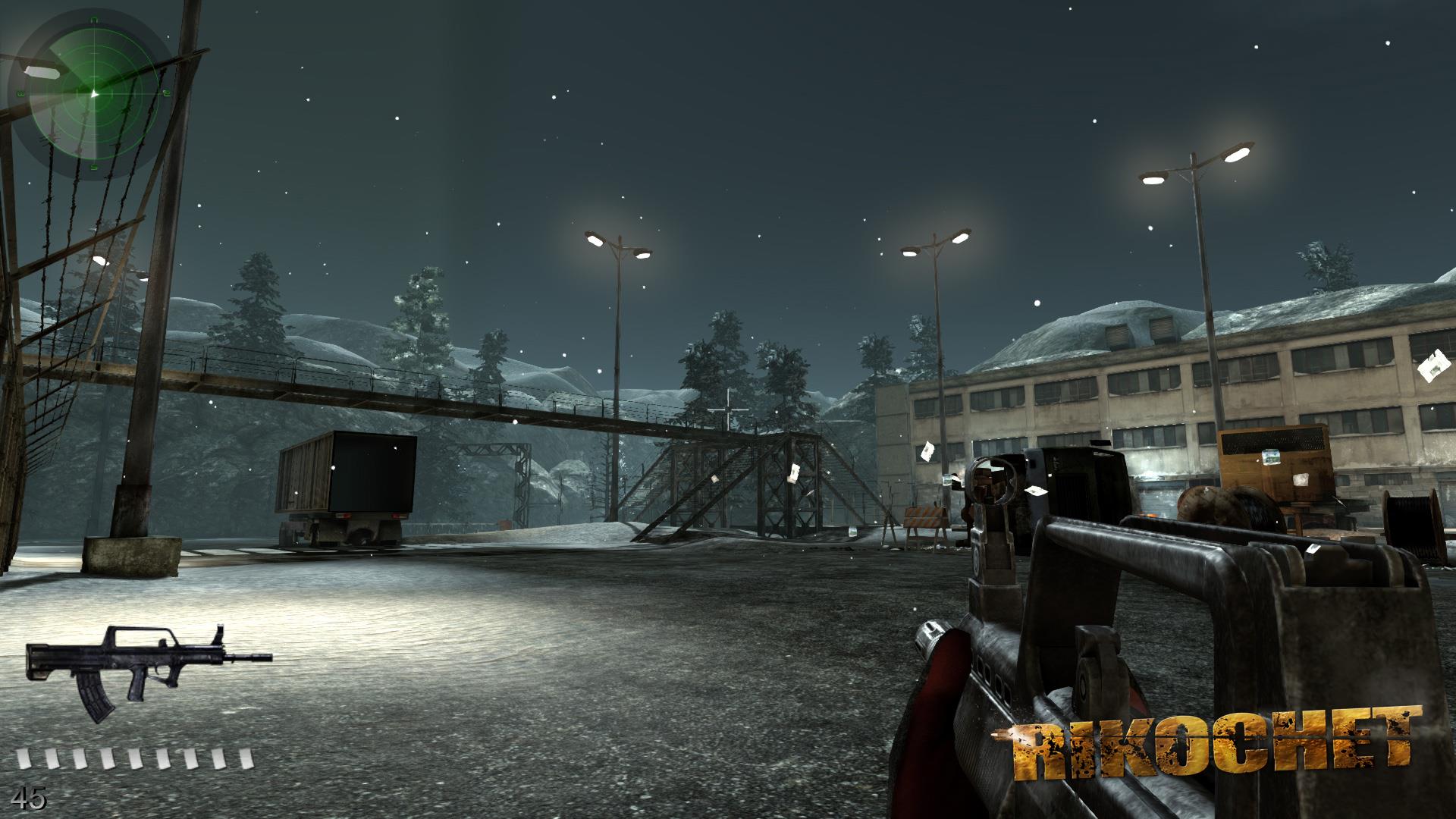This screenshot has height=819, width=1456.
Task: Click the S marker on the radar compass
Action: [x=95, y=165]
